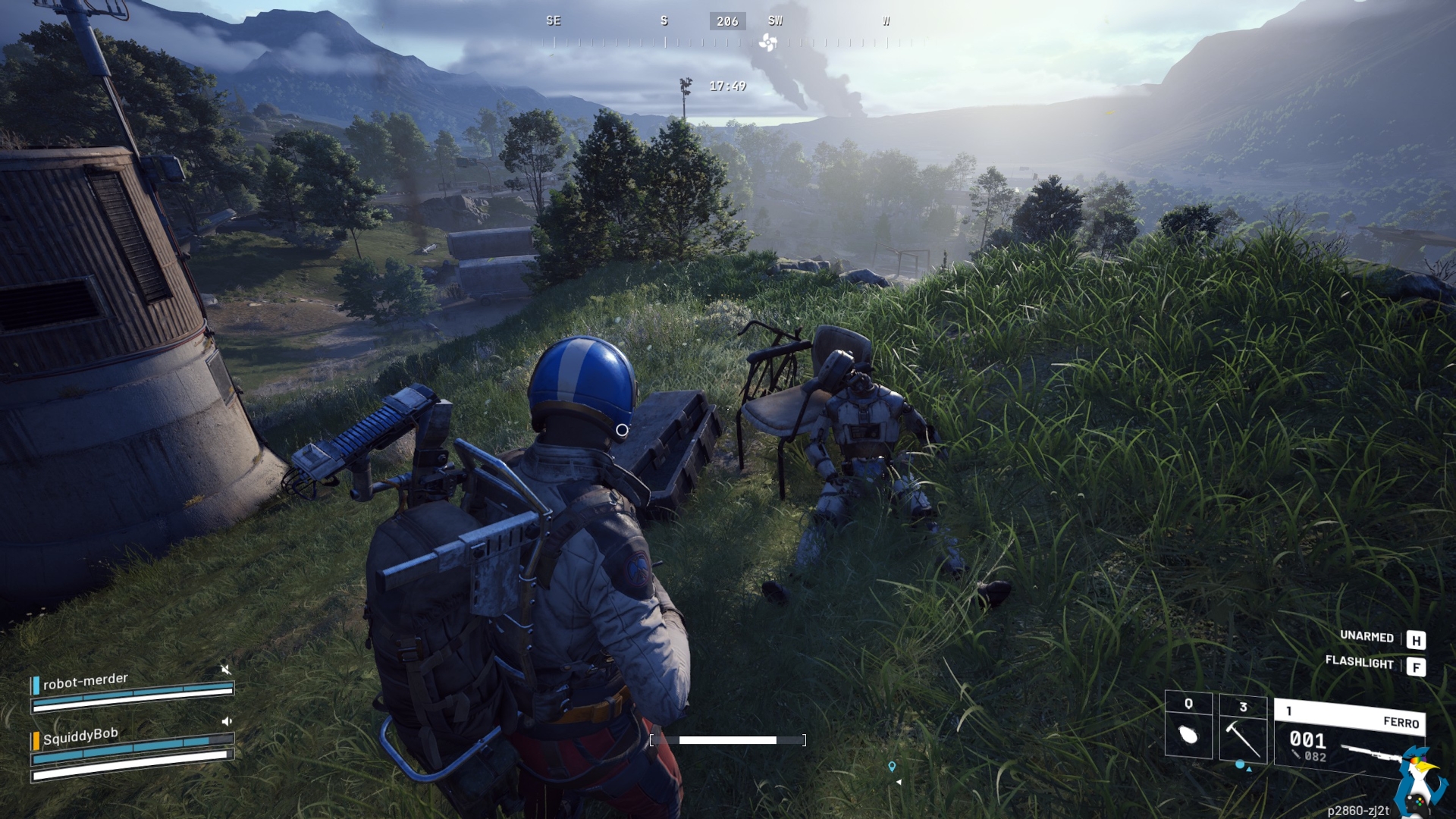Image resolution: width=1456 pixels, height=819 pixels.
Task: Click the pinwheel marker on the compass
Action: point(767,42)
